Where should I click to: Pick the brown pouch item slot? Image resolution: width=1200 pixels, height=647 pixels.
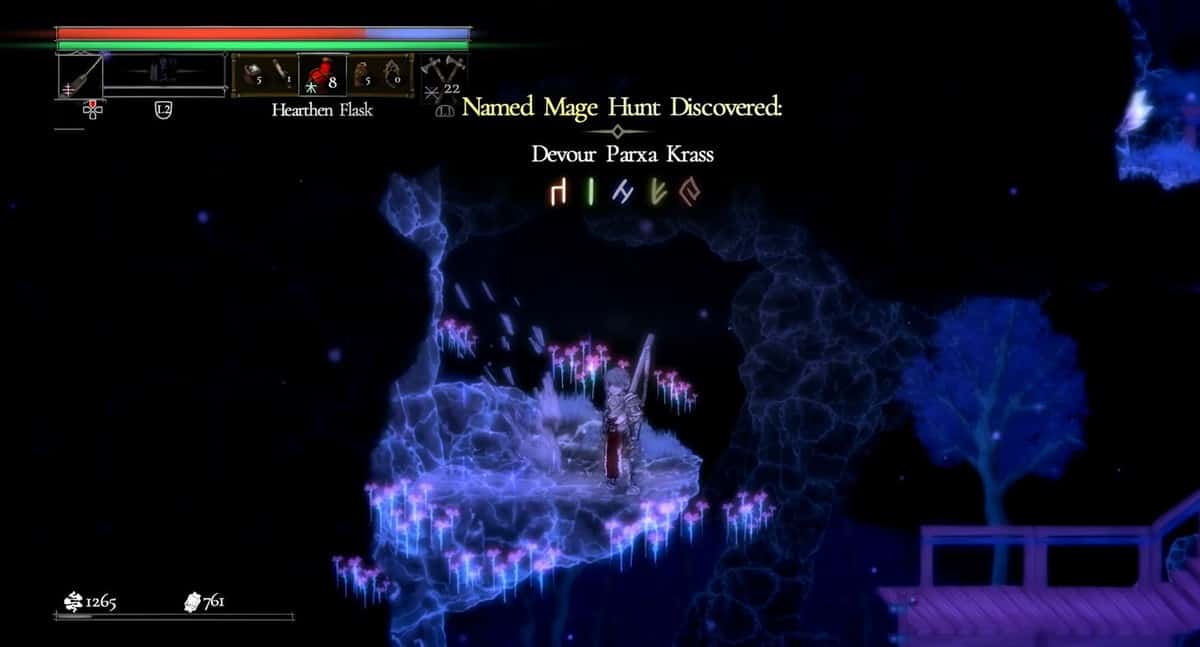[362, 75]
